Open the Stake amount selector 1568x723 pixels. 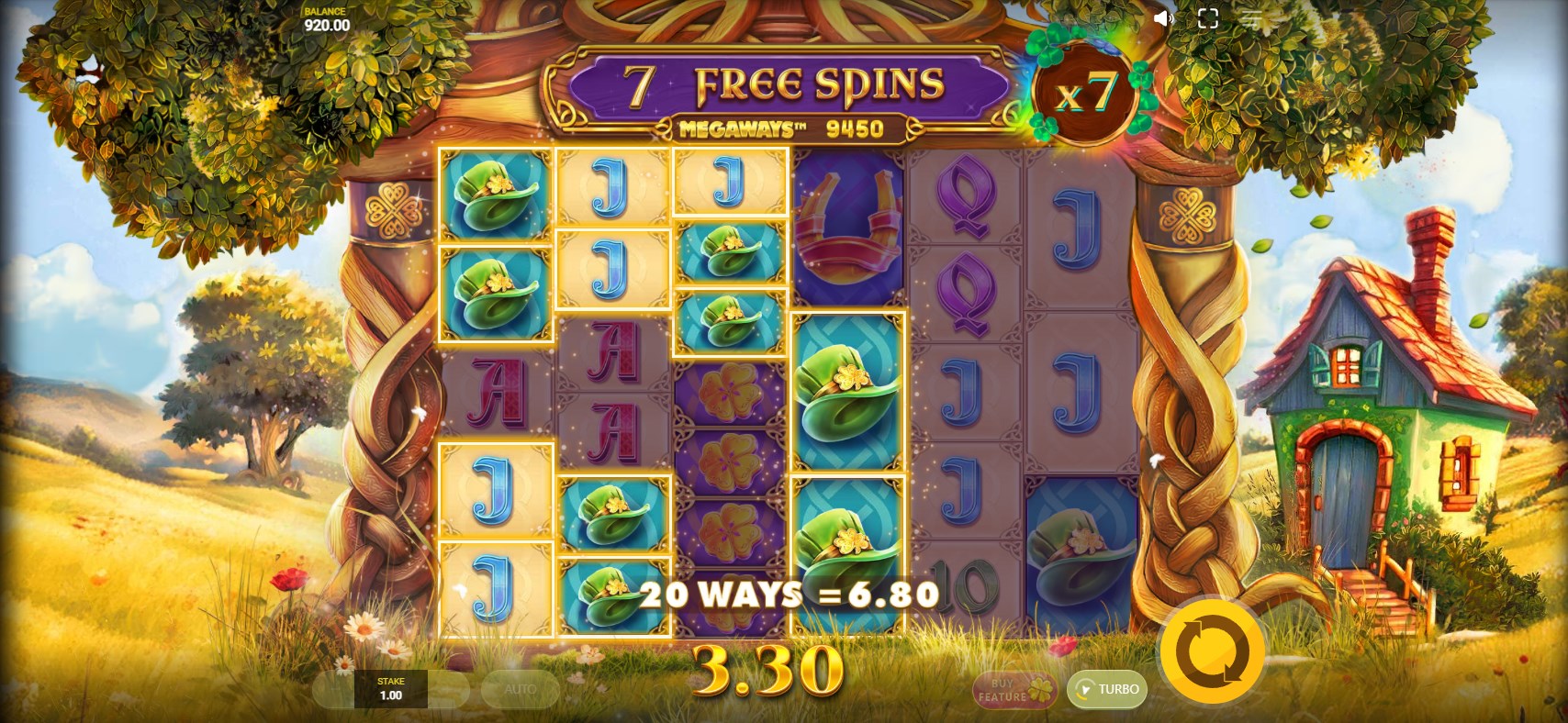coord(391,689)
